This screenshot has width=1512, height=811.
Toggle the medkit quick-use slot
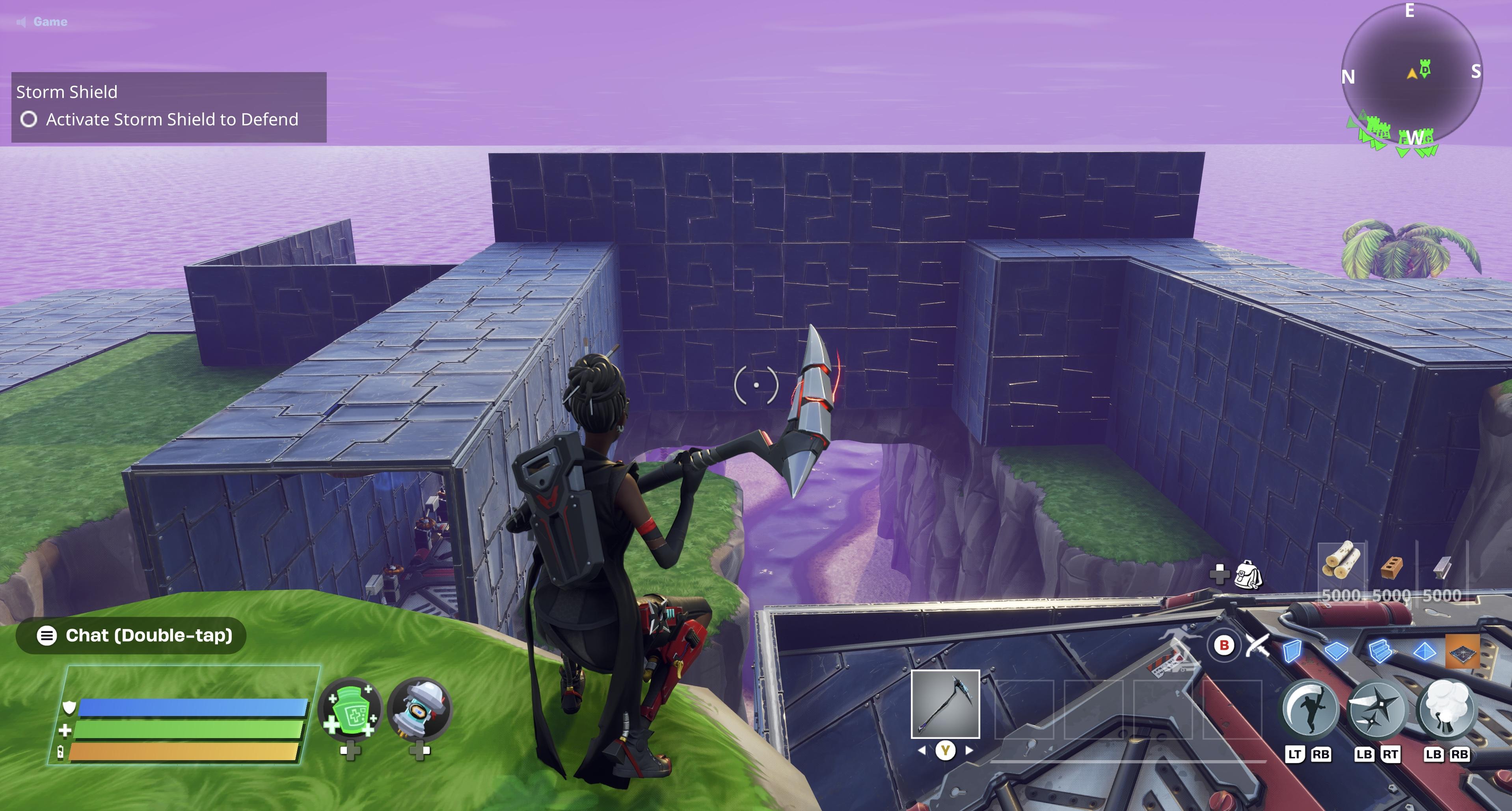click(x=350, y=708)
